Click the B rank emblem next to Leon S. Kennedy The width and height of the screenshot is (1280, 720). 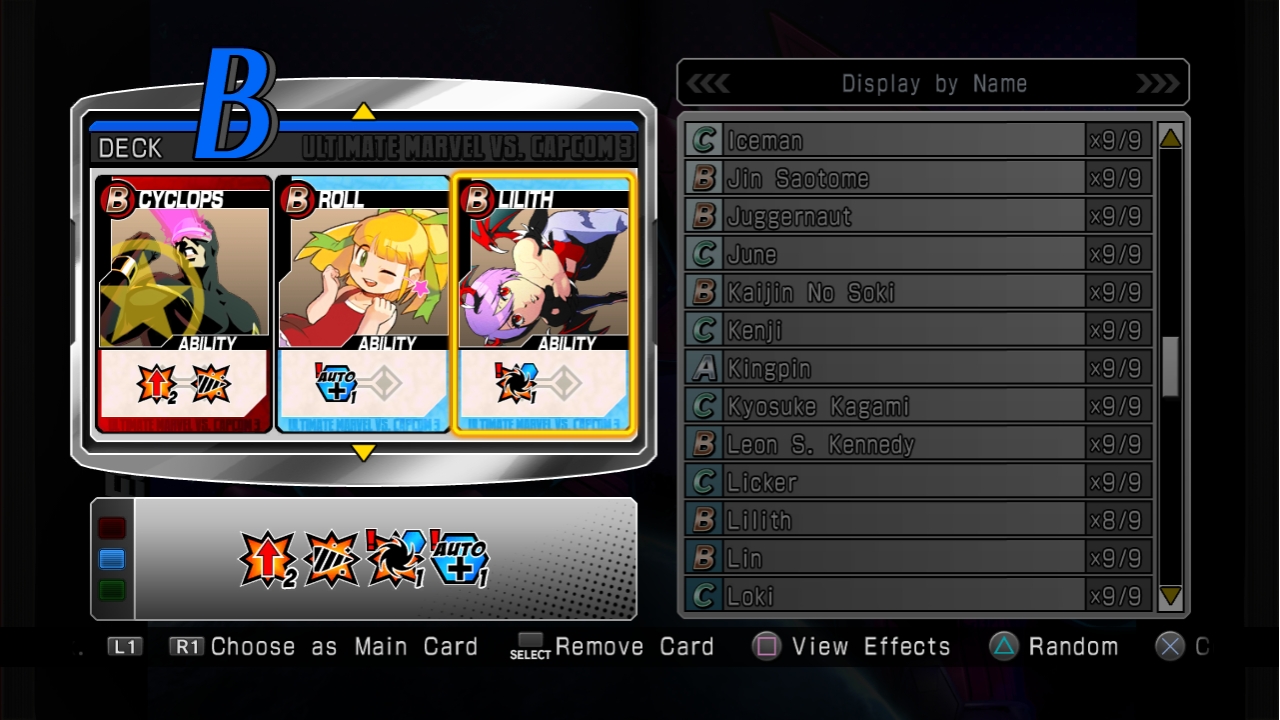[x=702, y=443]
